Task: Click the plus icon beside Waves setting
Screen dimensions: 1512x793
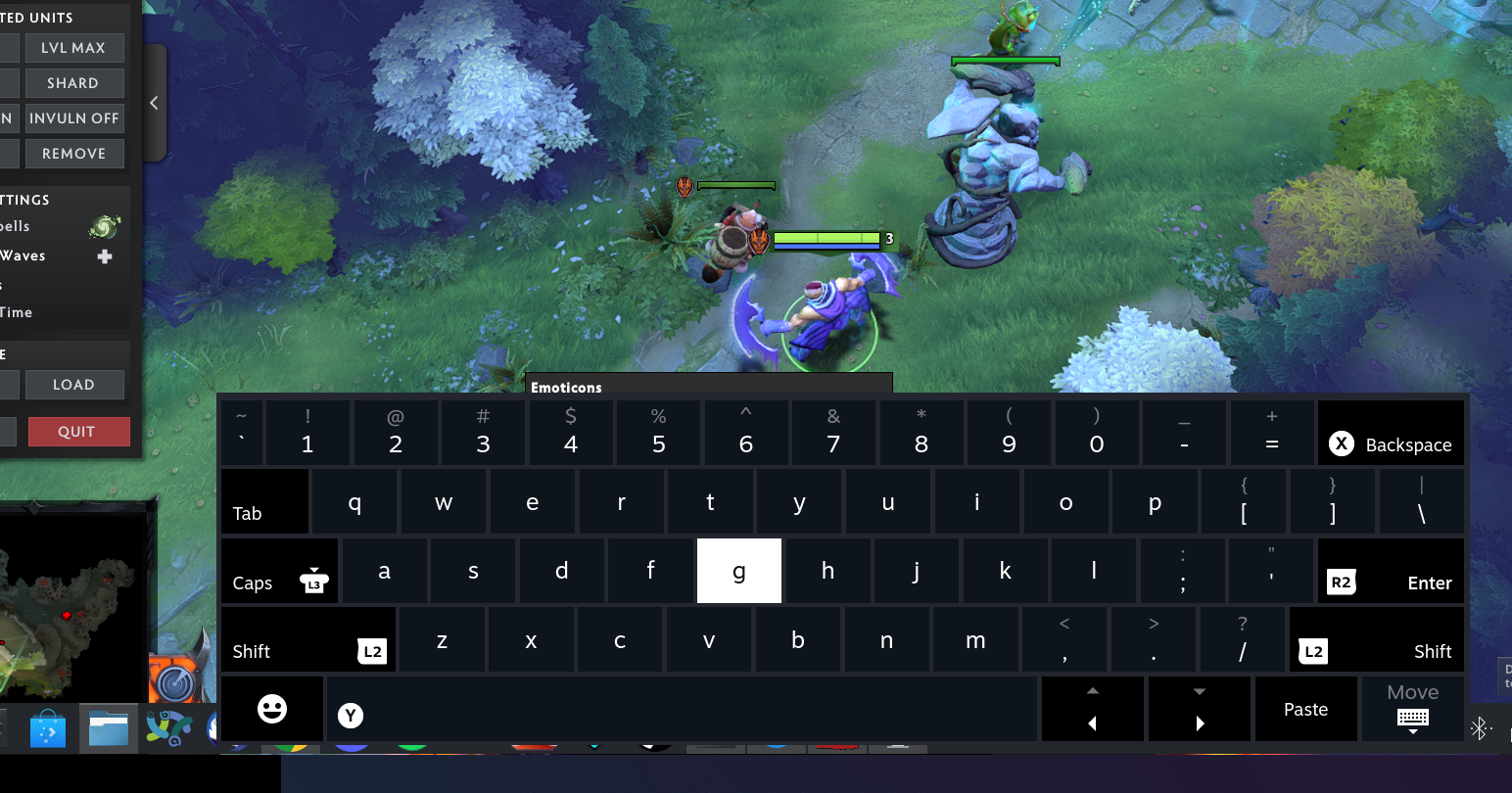Action: [105, 257]
